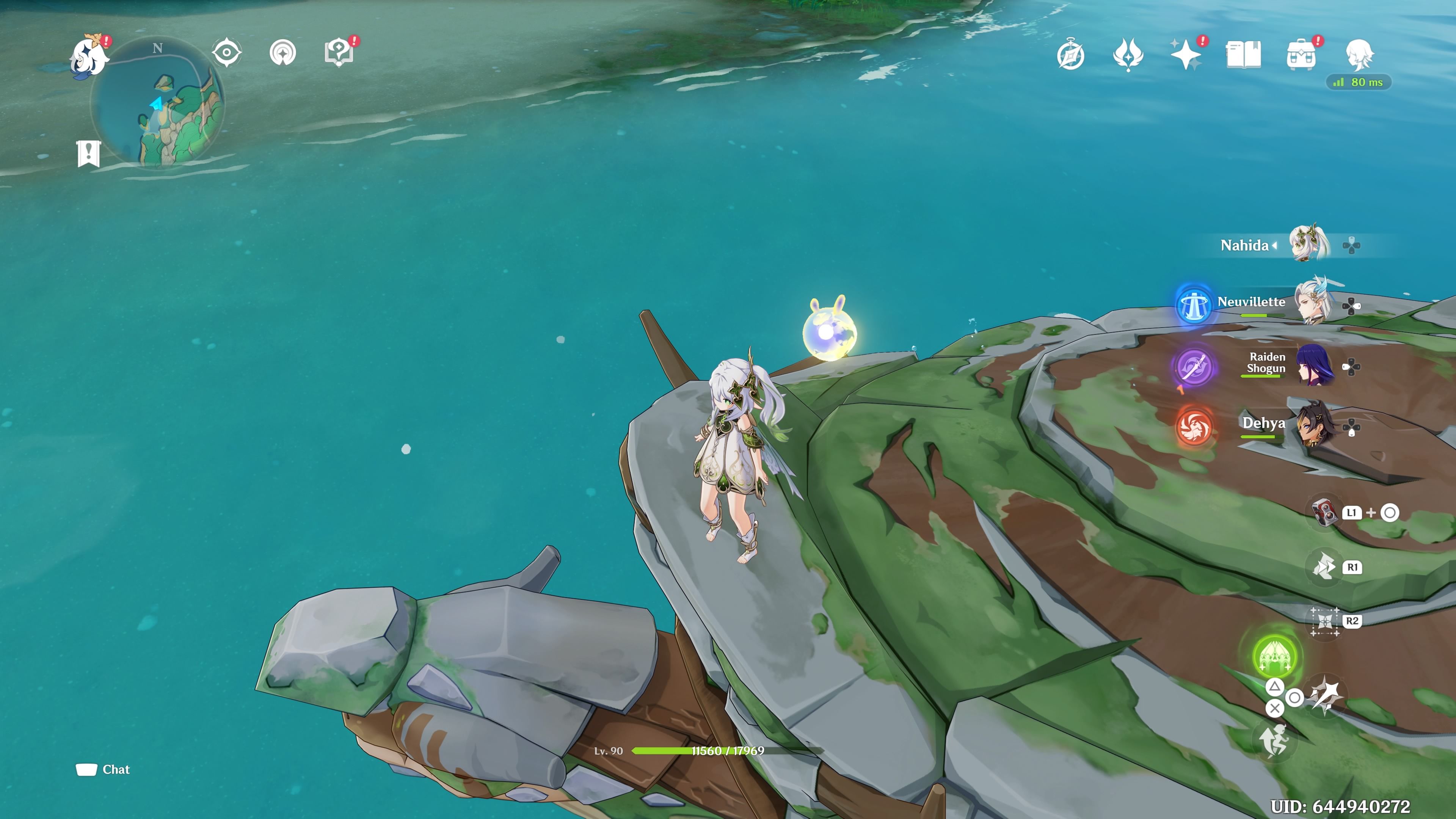Screen dimensions: 1456x819
Task: Open the tutorial question mark icon
Action: coord(339,53)
